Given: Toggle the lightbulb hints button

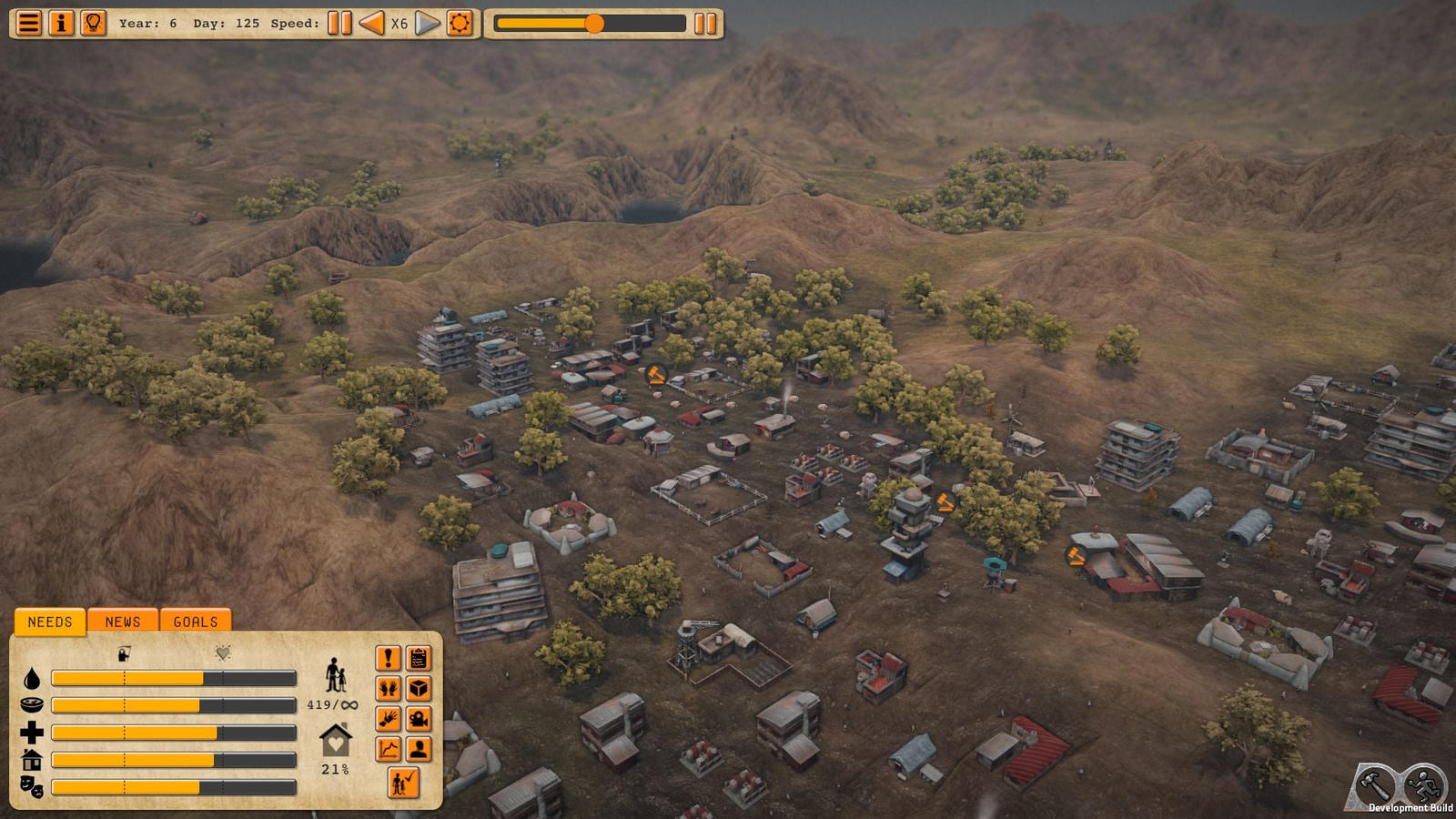Looking at the screenshot, I should point(93,23).
